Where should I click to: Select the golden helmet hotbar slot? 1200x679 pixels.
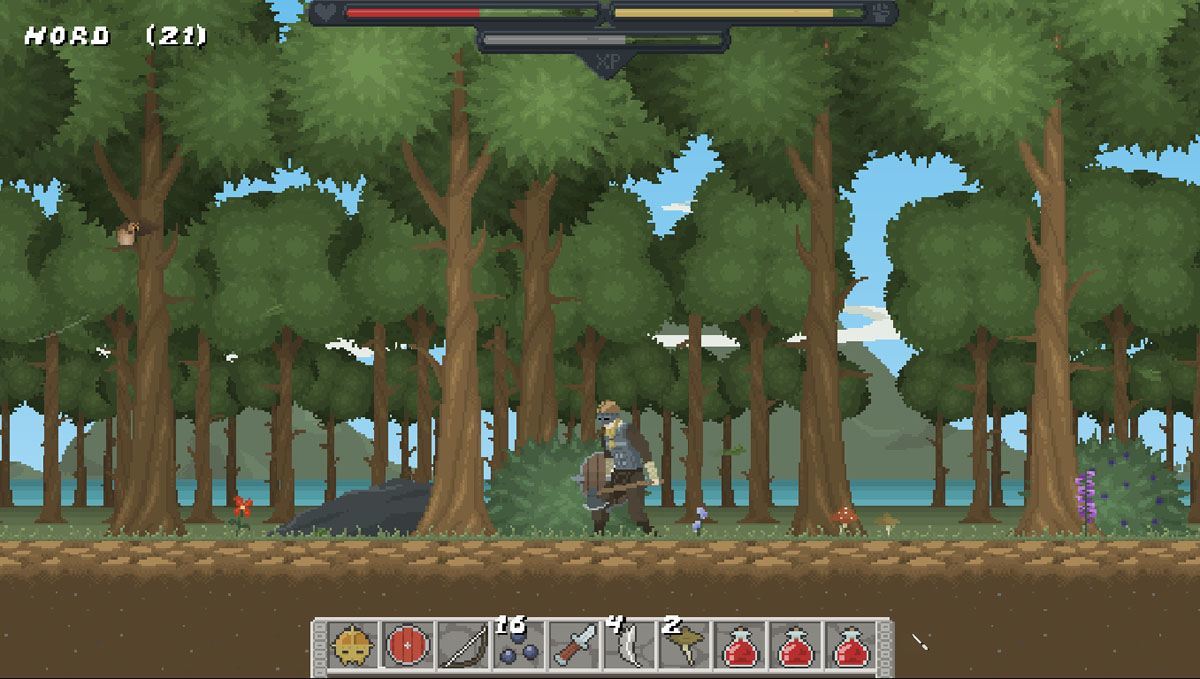coord(355,648)
